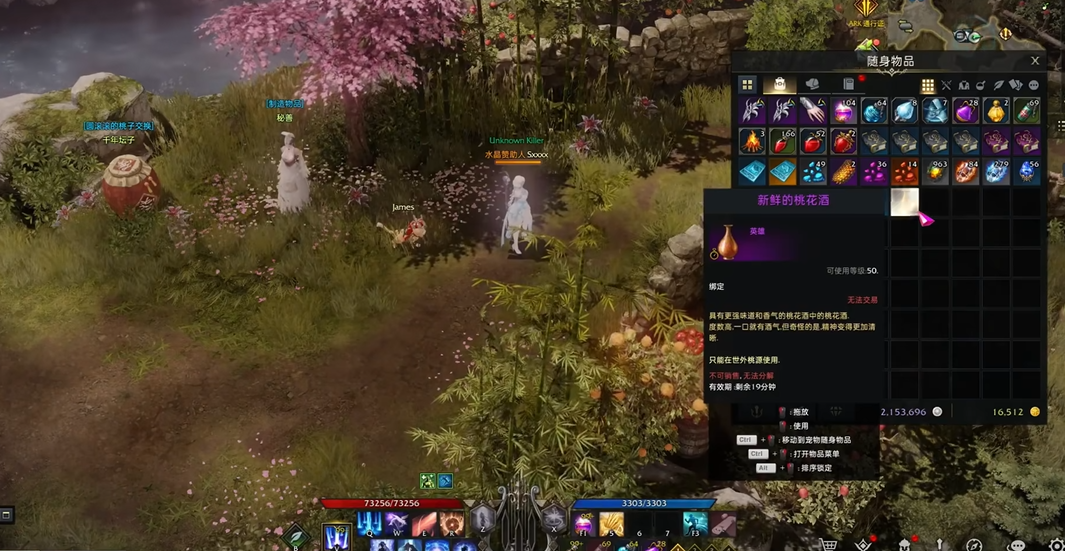Image resolution: width=1065 pixels, height=551 pixels.
Task: Open the settings gear in bottom-right menu
Action: [1056, 545]
